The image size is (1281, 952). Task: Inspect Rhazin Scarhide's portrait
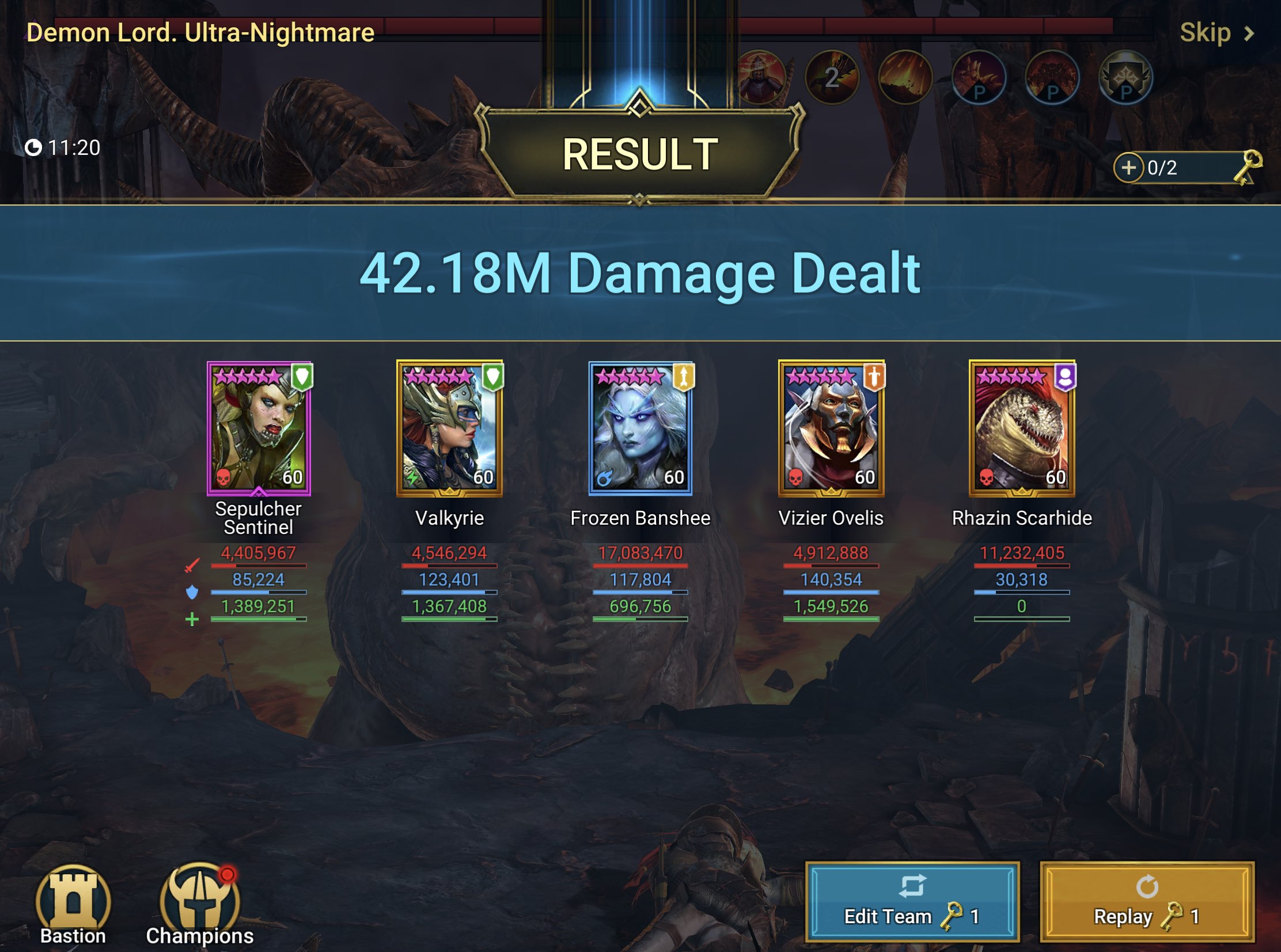point(1022,428)
